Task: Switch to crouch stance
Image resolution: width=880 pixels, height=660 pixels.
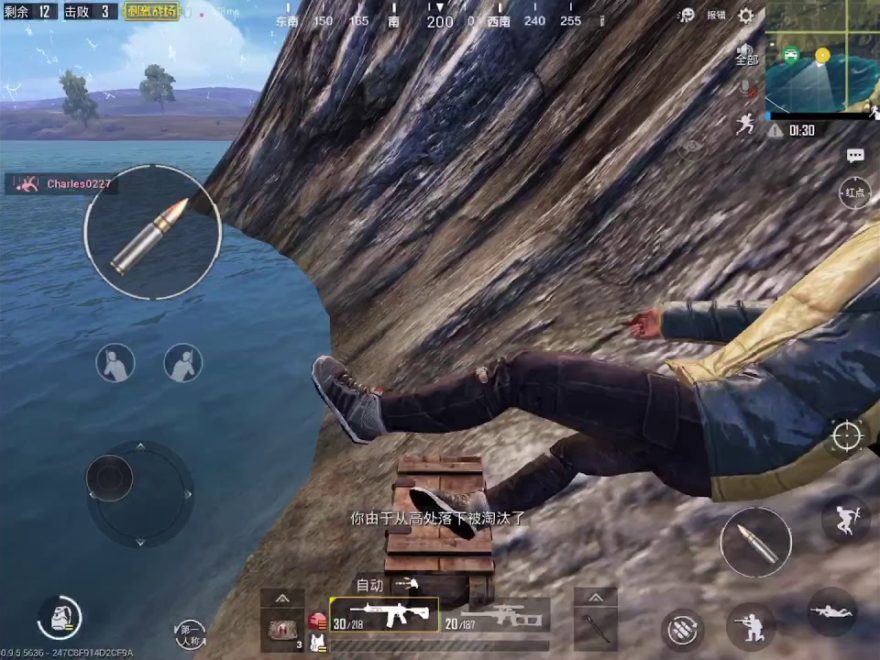Action: tap(750, 627)
